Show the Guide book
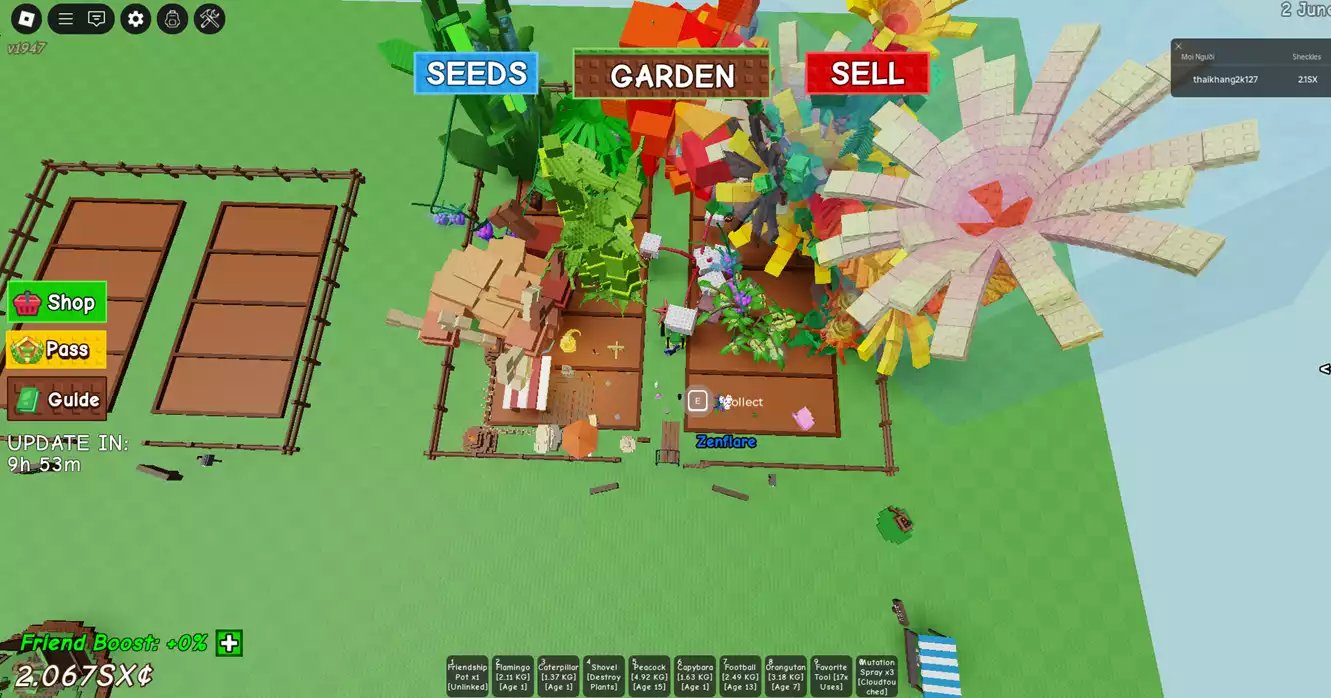 click(57, 399)
